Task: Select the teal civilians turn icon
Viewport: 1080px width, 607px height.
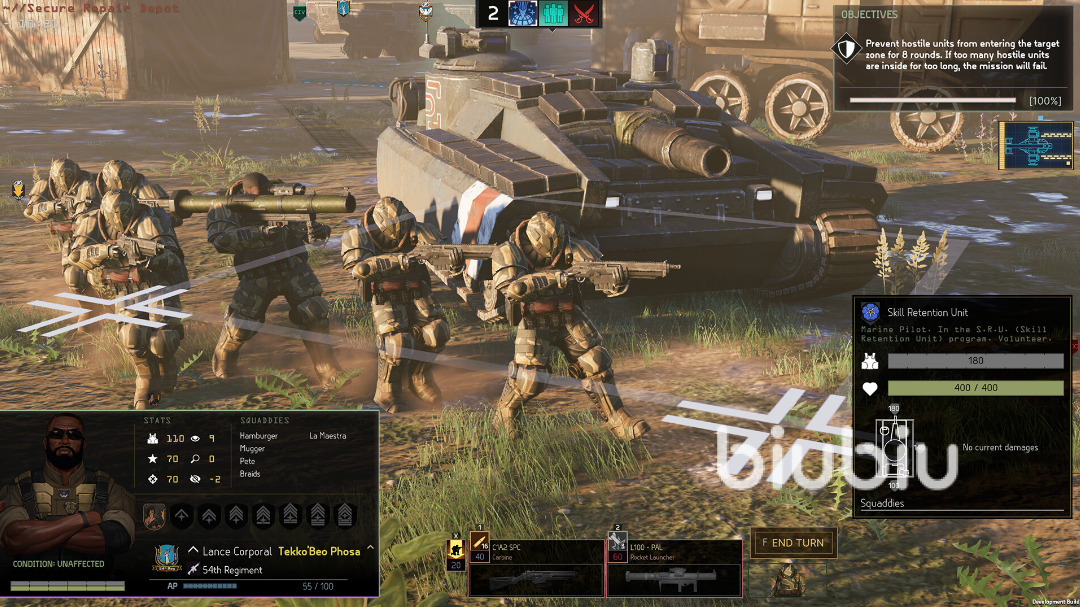Action: pos(553,13)
